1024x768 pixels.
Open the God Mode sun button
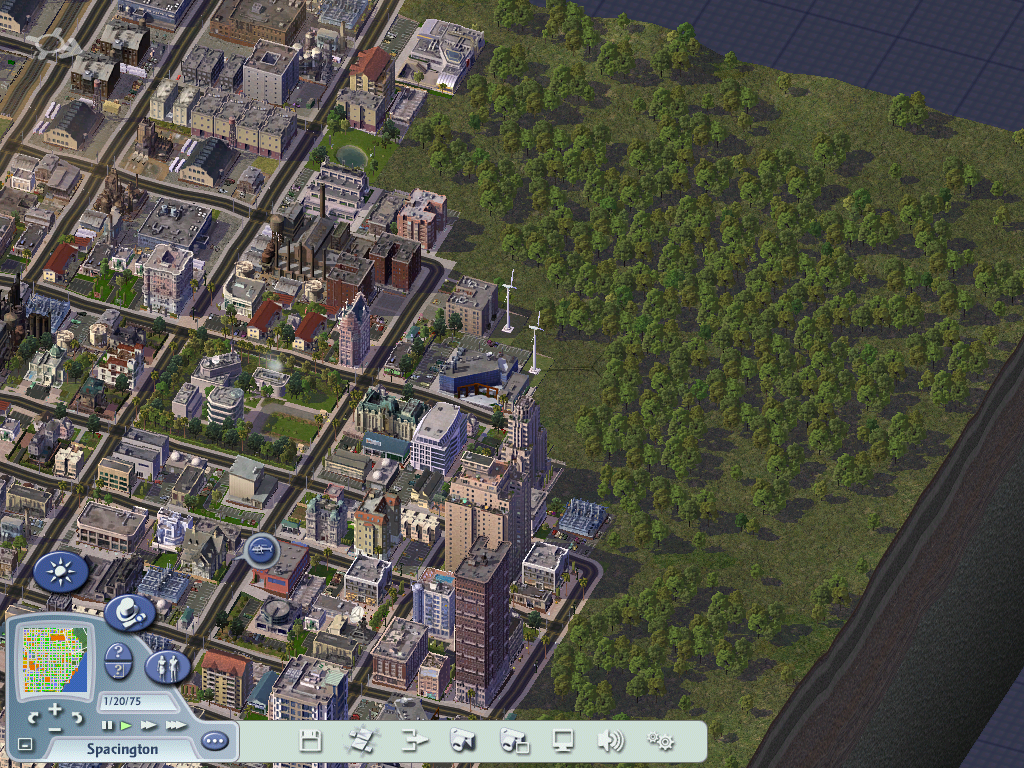click(x=60, y=573)
